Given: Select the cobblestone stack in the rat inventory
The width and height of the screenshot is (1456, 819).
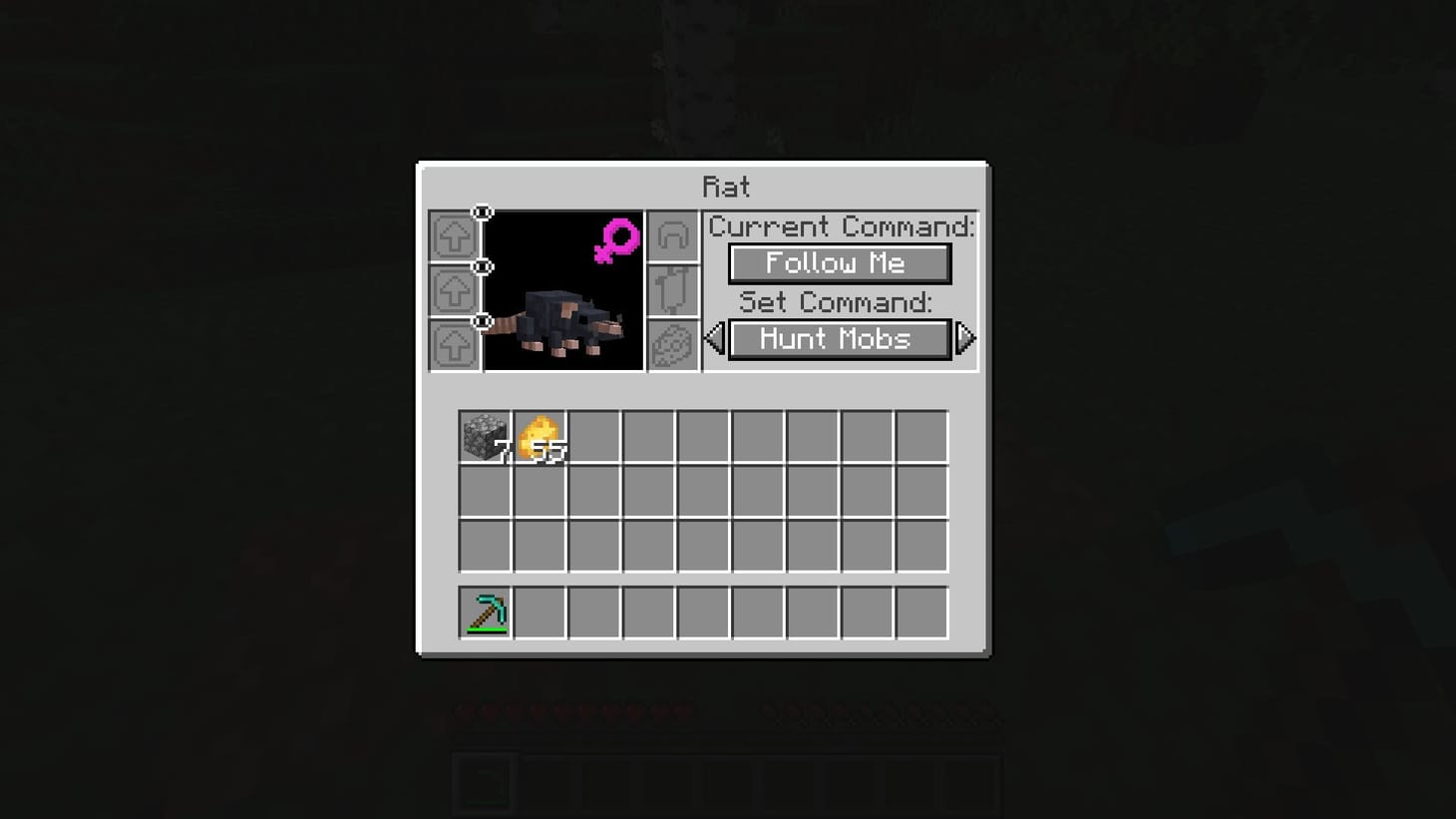Looking at the screenshot, I should (x=485, y=436).
